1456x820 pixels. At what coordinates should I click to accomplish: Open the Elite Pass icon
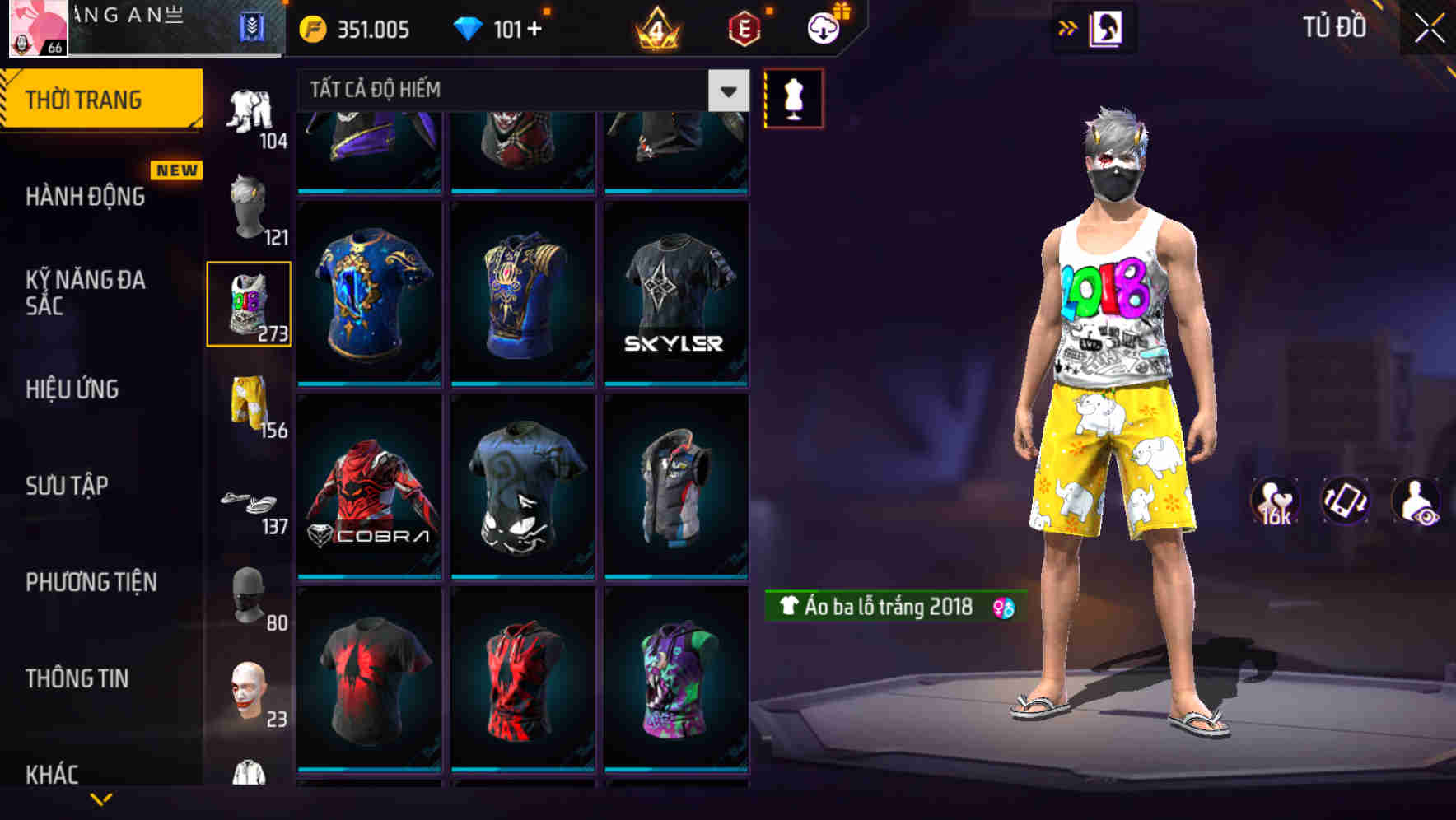point(741,29)
